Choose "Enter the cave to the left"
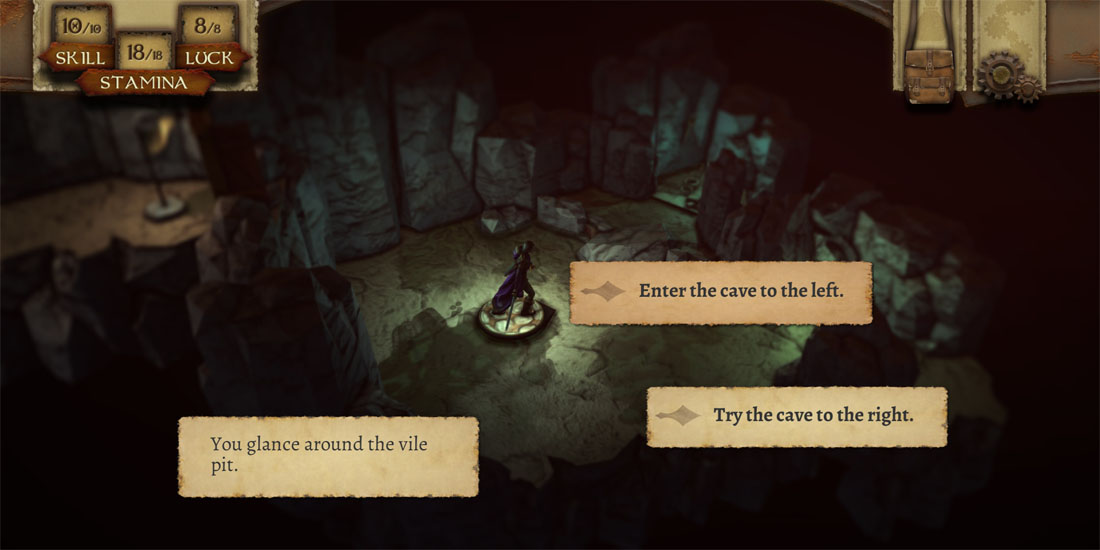This screenshot has height=550, width=1100. pyautogui.click(x=720, y=292)
